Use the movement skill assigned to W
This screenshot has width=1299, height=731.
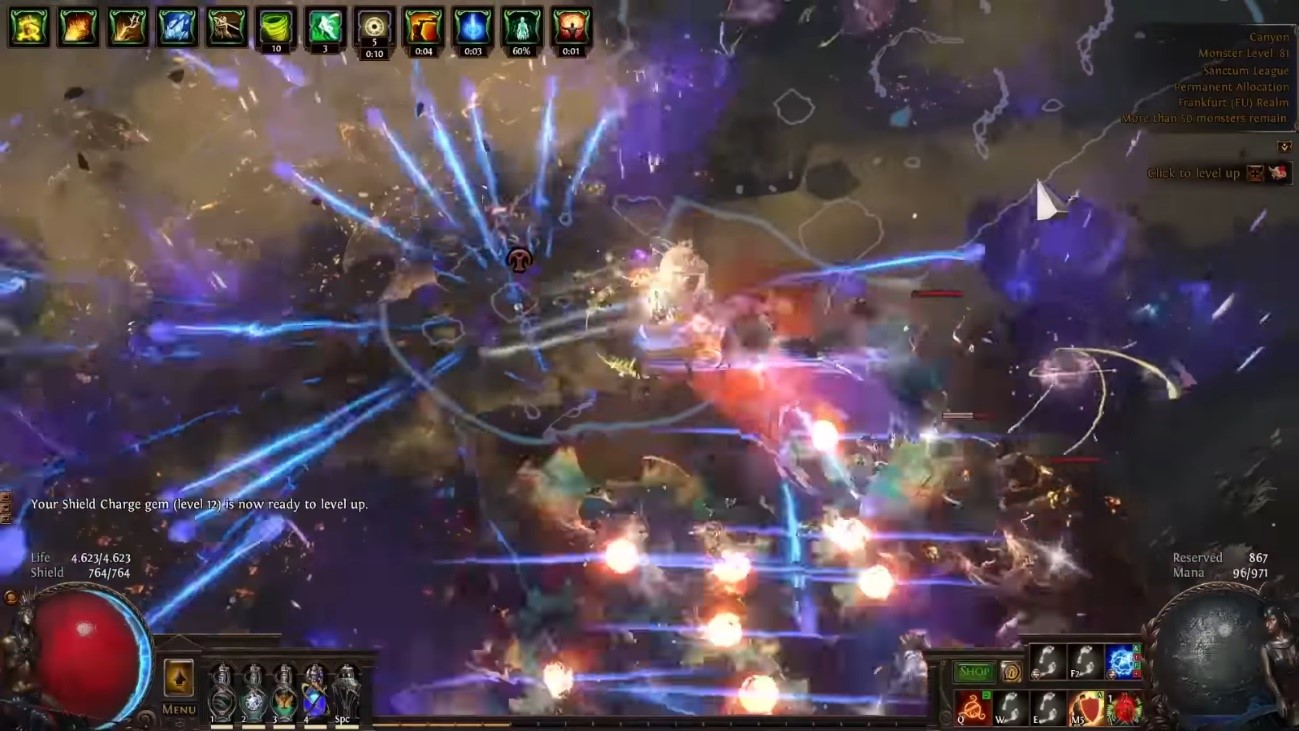point(1009,708)
